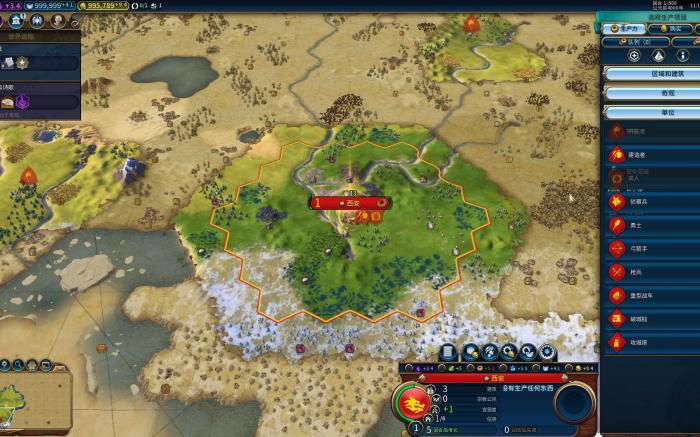Screen dimensions: 700x437
Task: Click the 西安 city banner on the map
Action: coord(350,203)
